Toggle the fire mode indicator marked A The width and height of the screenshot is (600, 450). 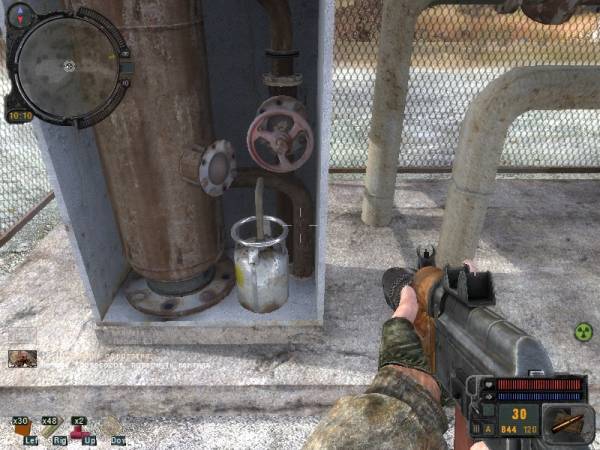[489, 428]
